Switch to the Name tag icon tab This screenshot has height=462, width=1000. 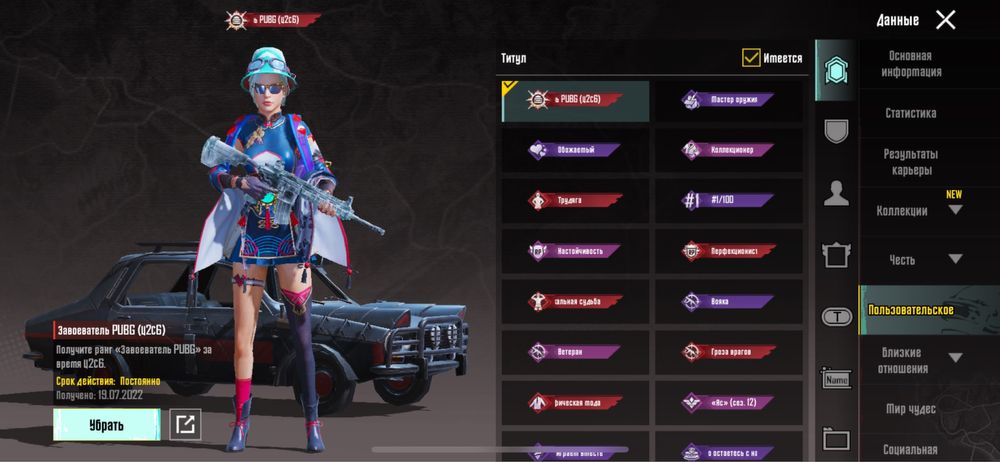pos(836,379)
